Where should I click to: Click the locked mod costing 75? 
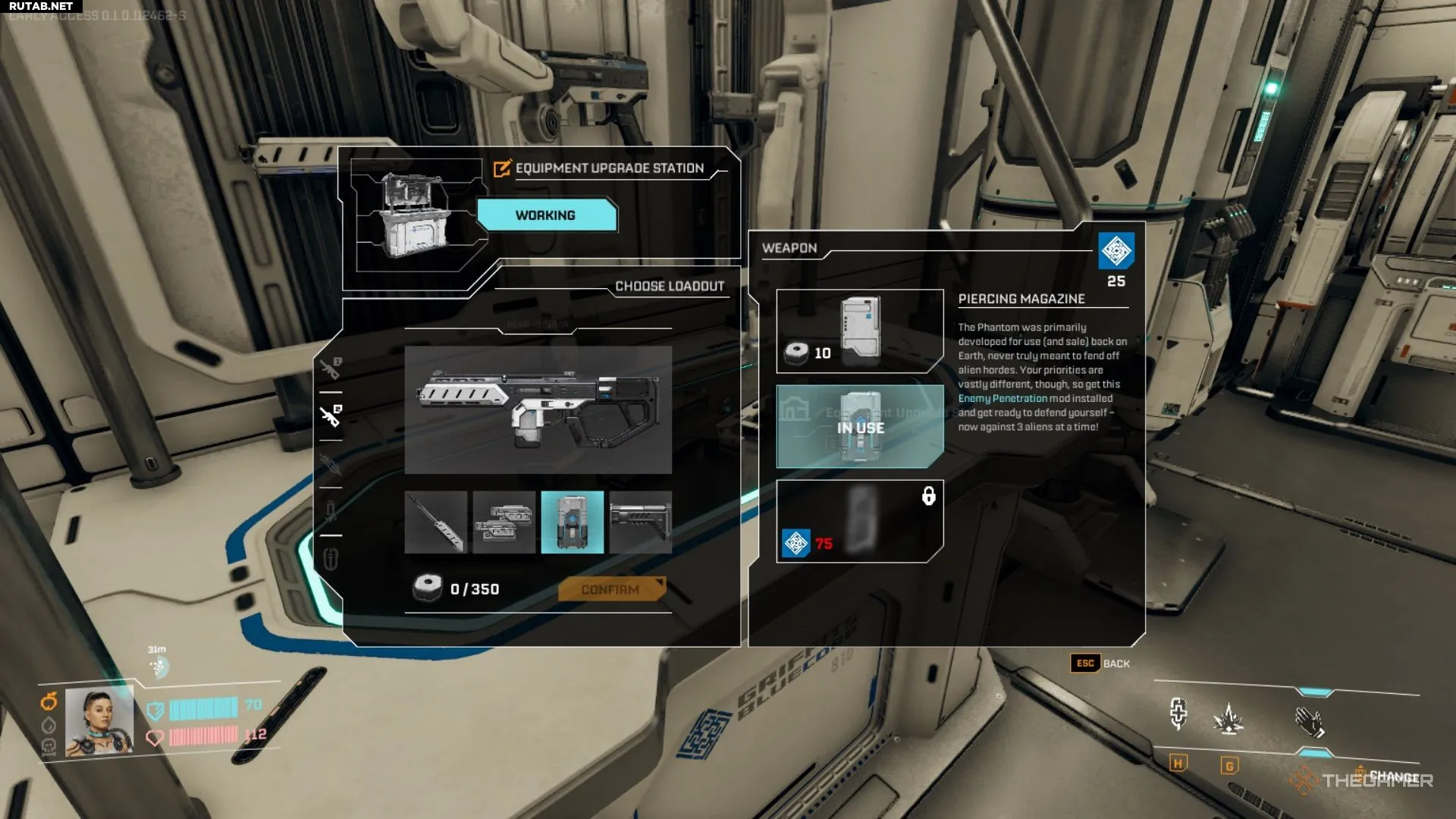click(859, 521)
